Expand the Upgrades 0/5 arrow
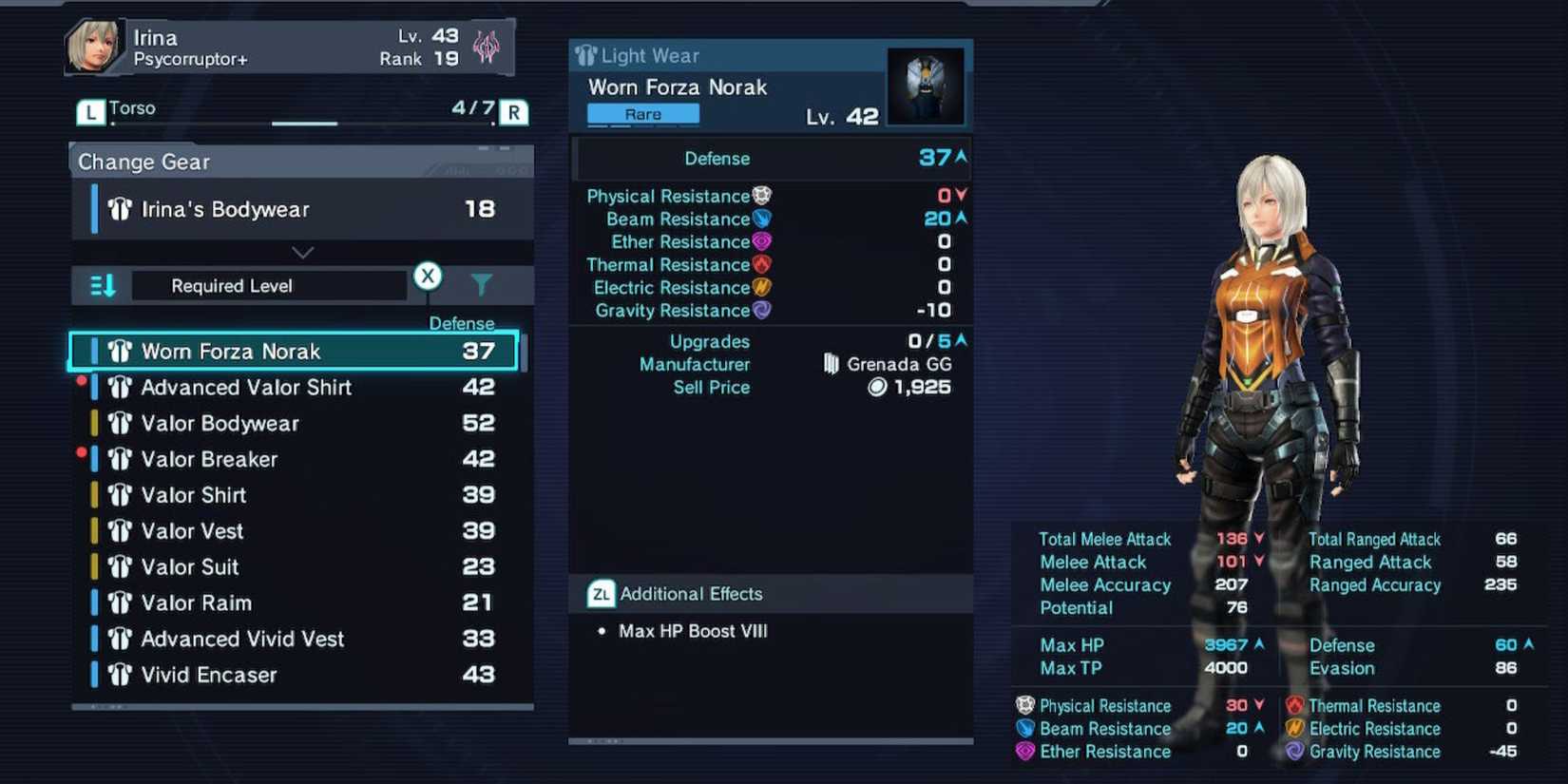The width and height of the screenshot is (1568, 784). point(960,339)
